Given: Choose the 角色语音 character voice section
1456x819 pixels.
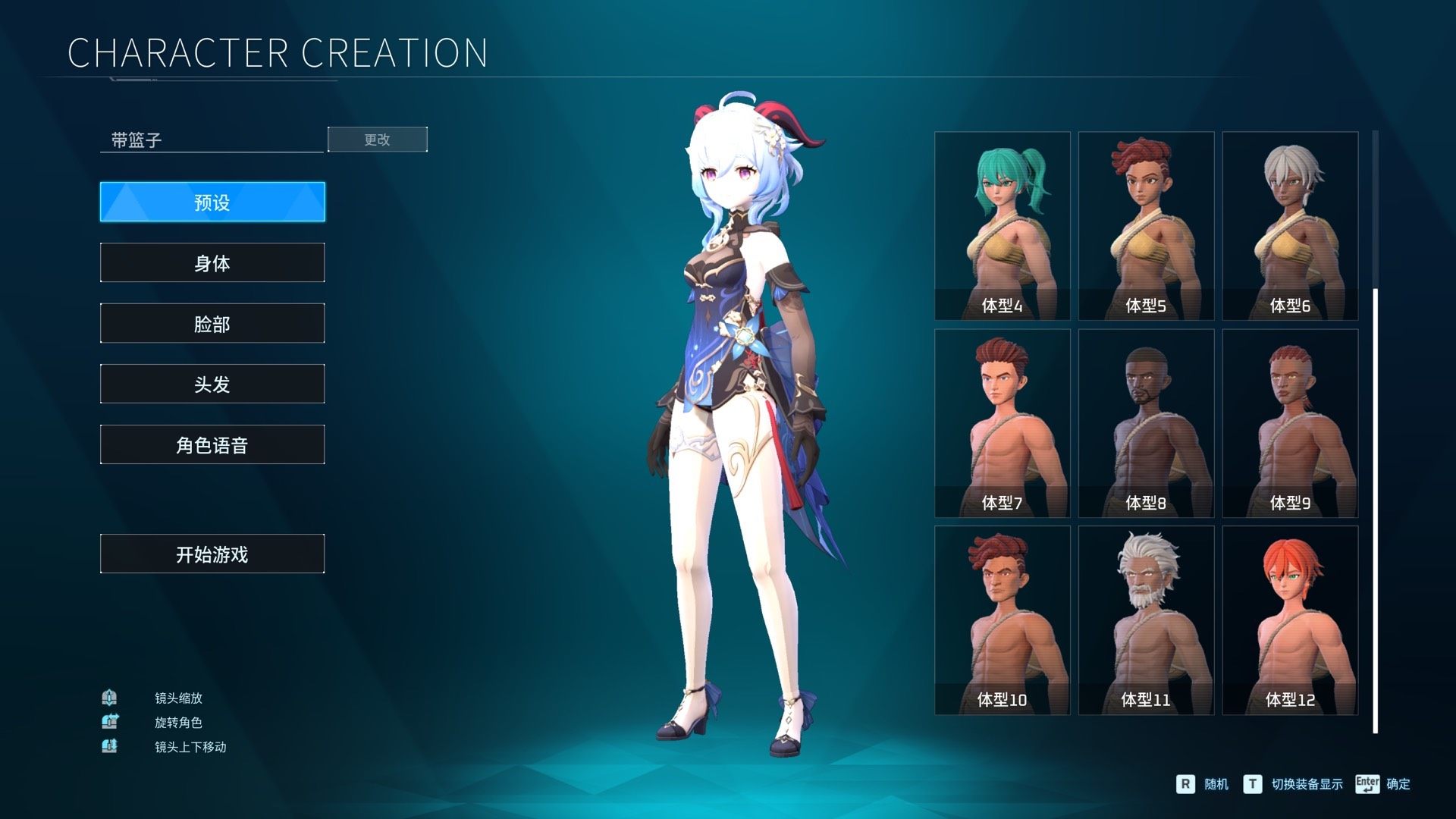Looking at the screenshot, I should coord(212,444).
